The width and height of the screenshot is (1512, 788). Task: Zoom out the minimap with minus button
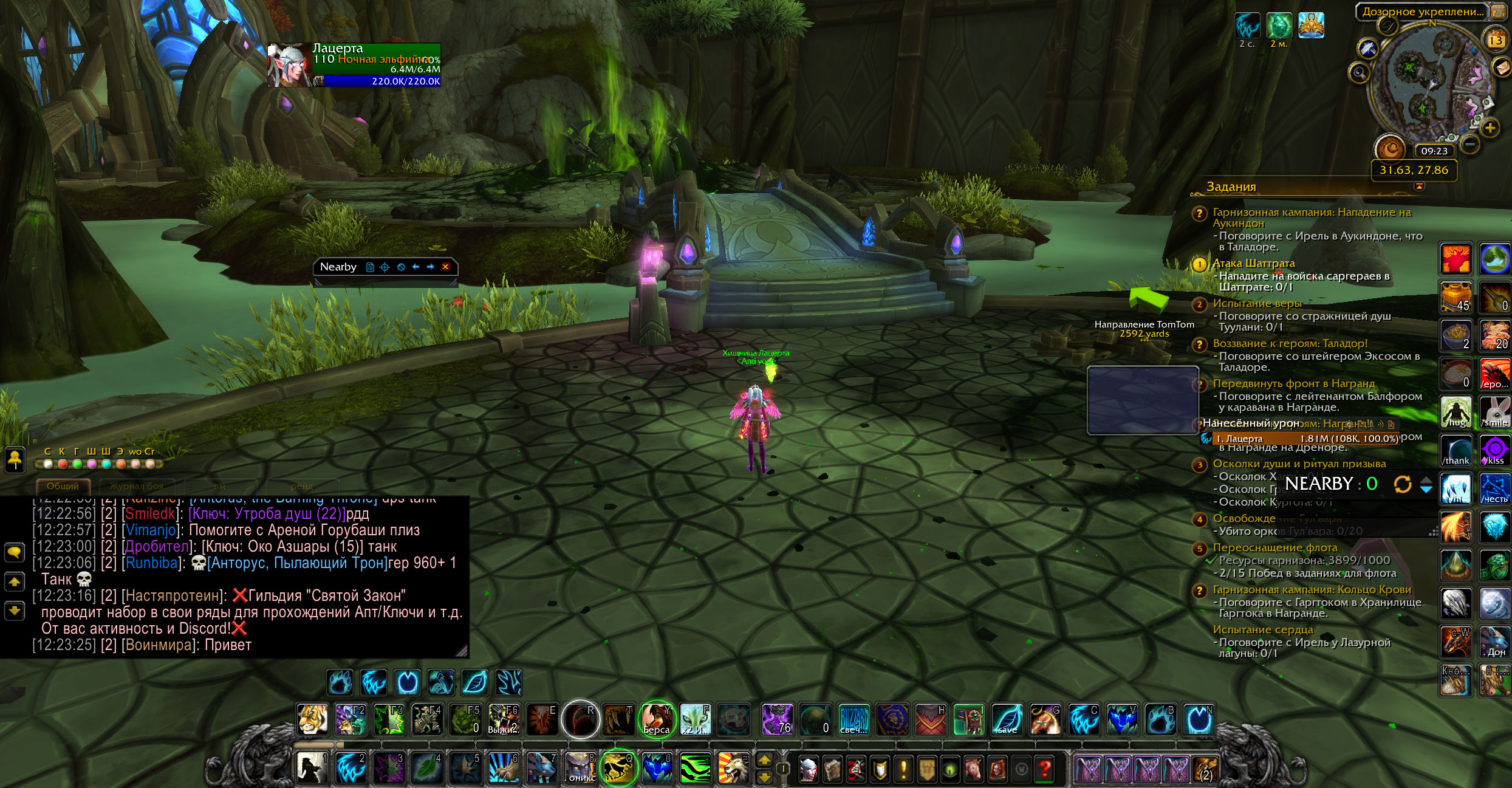[x=1469, y=145]
